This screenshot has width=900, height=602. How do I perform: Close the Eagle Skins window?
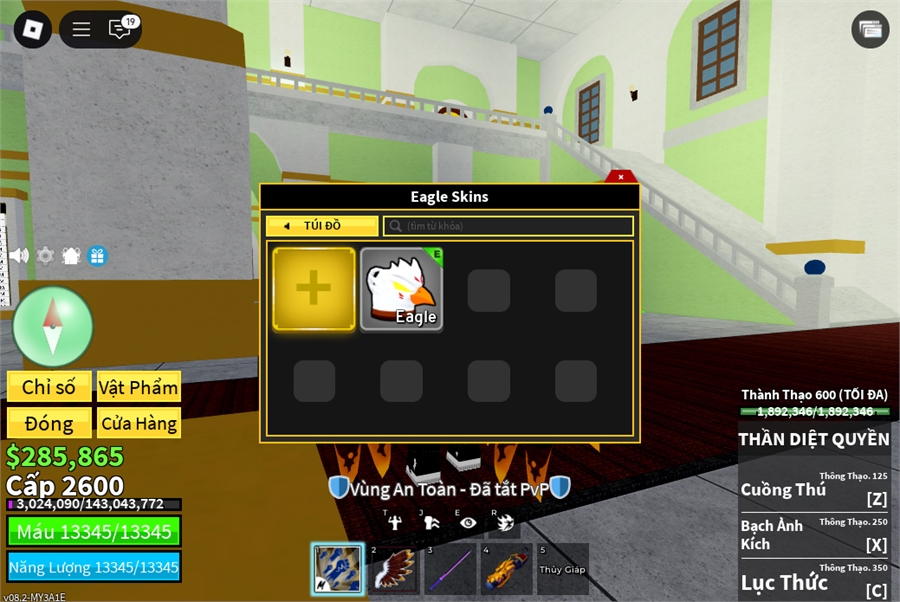(x=620, y=177)
